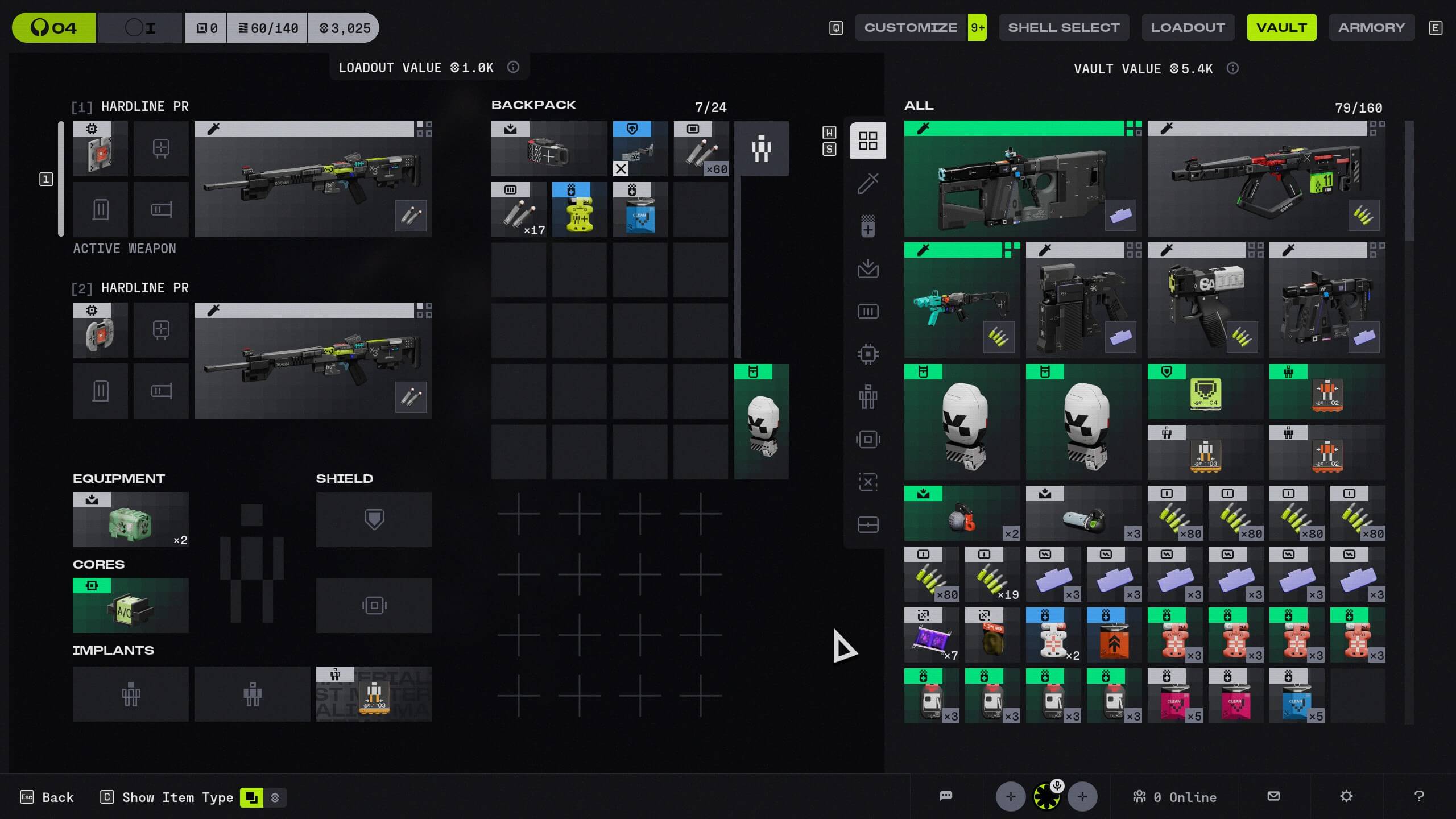Open the consumables filter in the vault sidebar
Screen dimensions: 1456x819
coord(867,226)
